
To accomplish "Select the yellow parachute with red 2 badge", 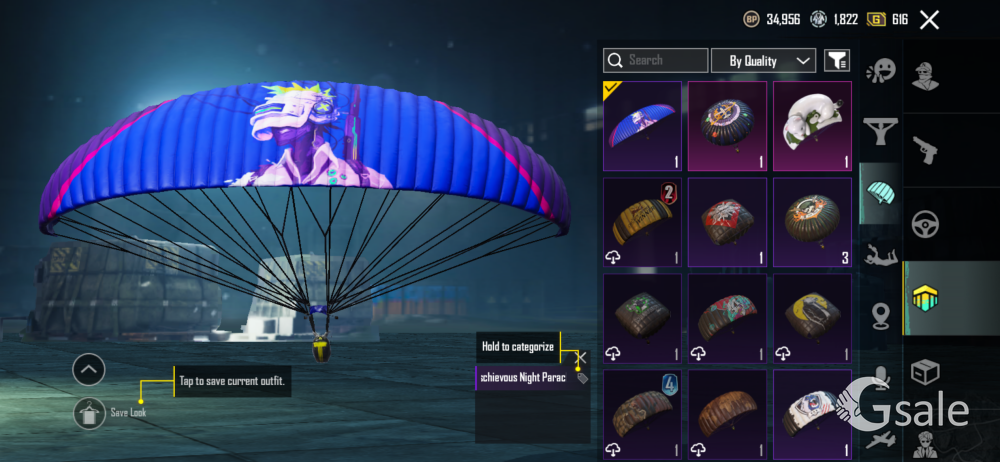I will (642, 222).
